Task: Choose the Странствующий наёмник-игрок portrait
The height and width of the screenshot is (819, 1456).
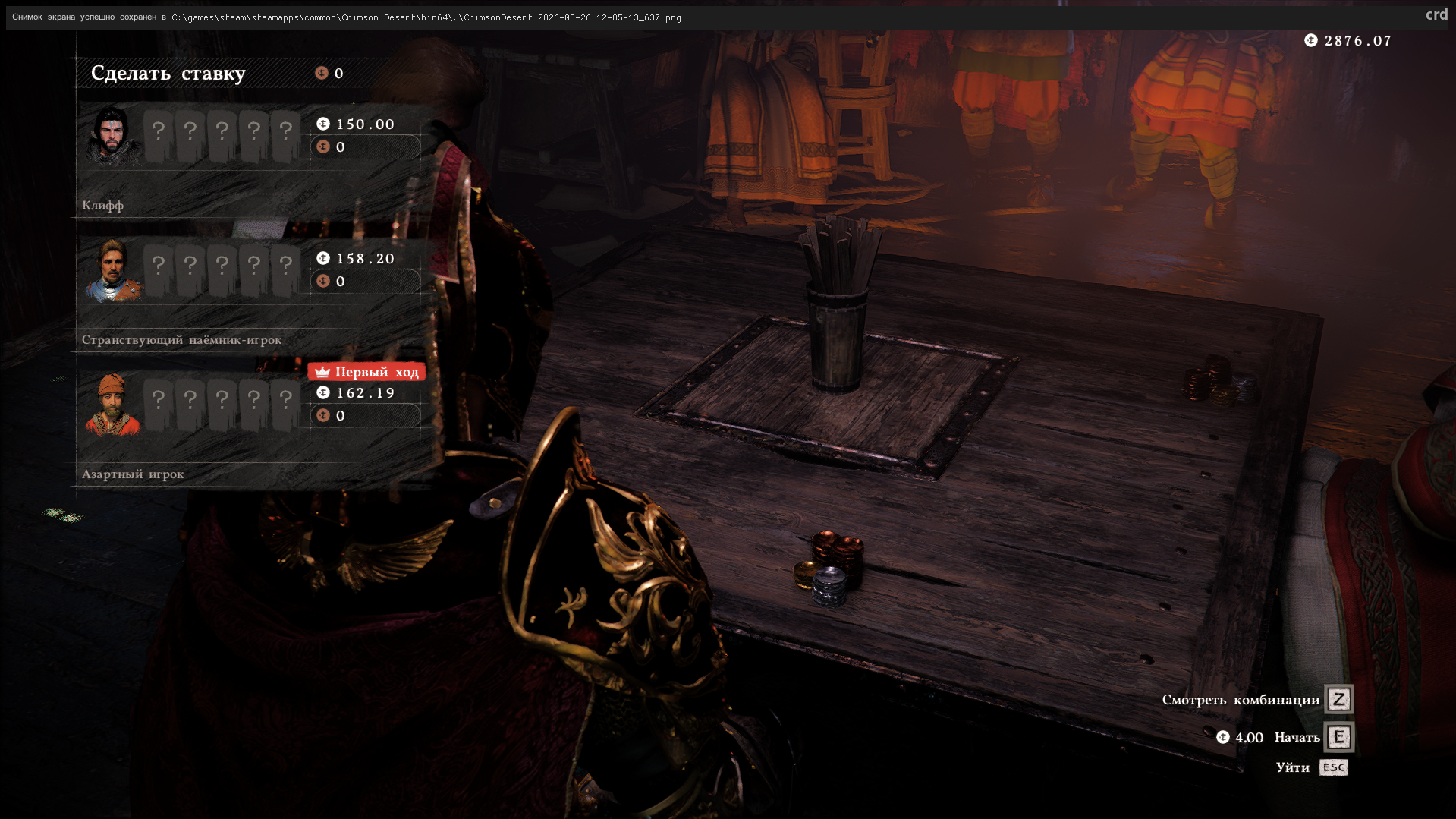Action: (x=112, y=270)
